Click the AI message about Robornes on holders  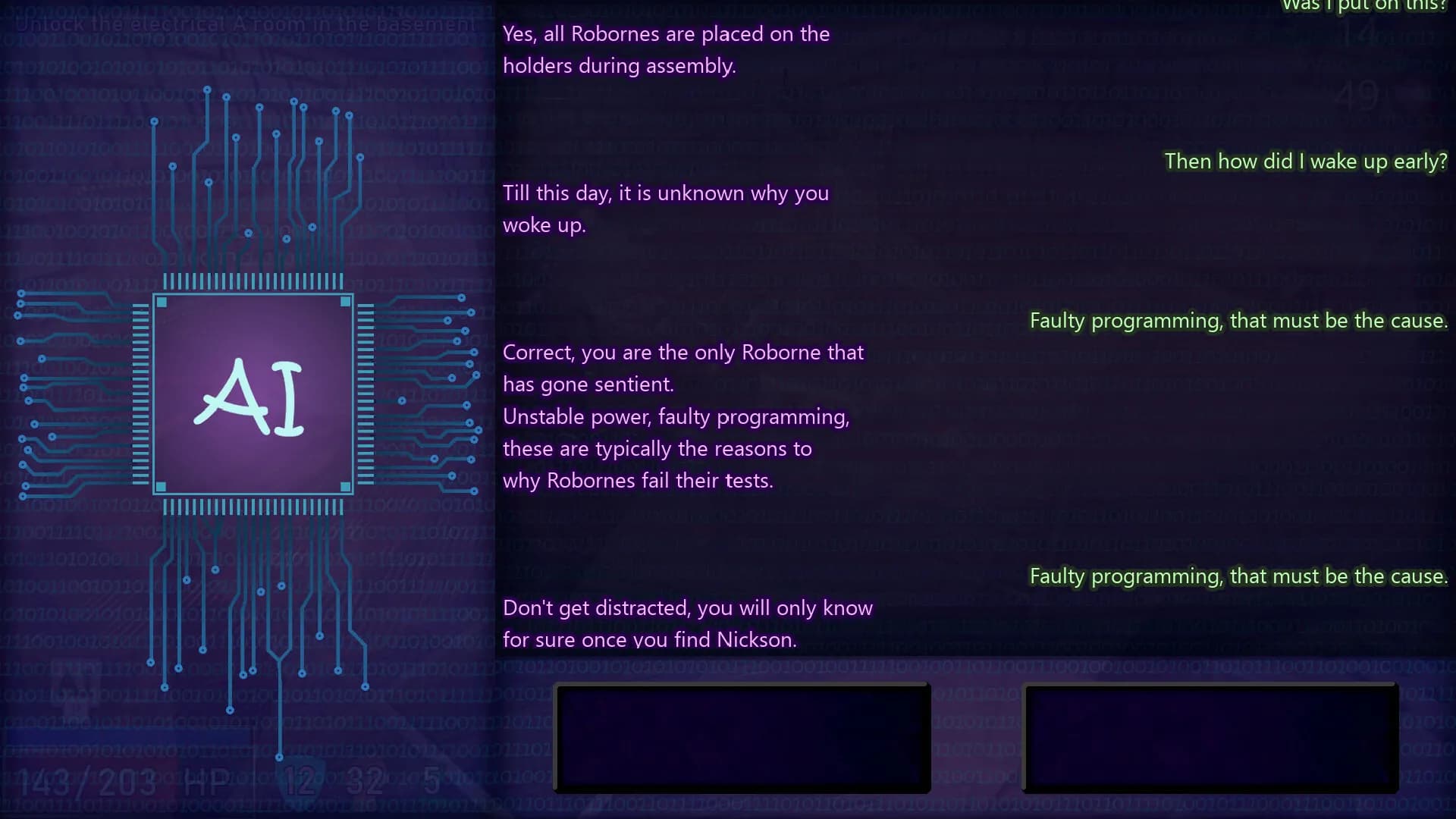[x=666, y=49]
